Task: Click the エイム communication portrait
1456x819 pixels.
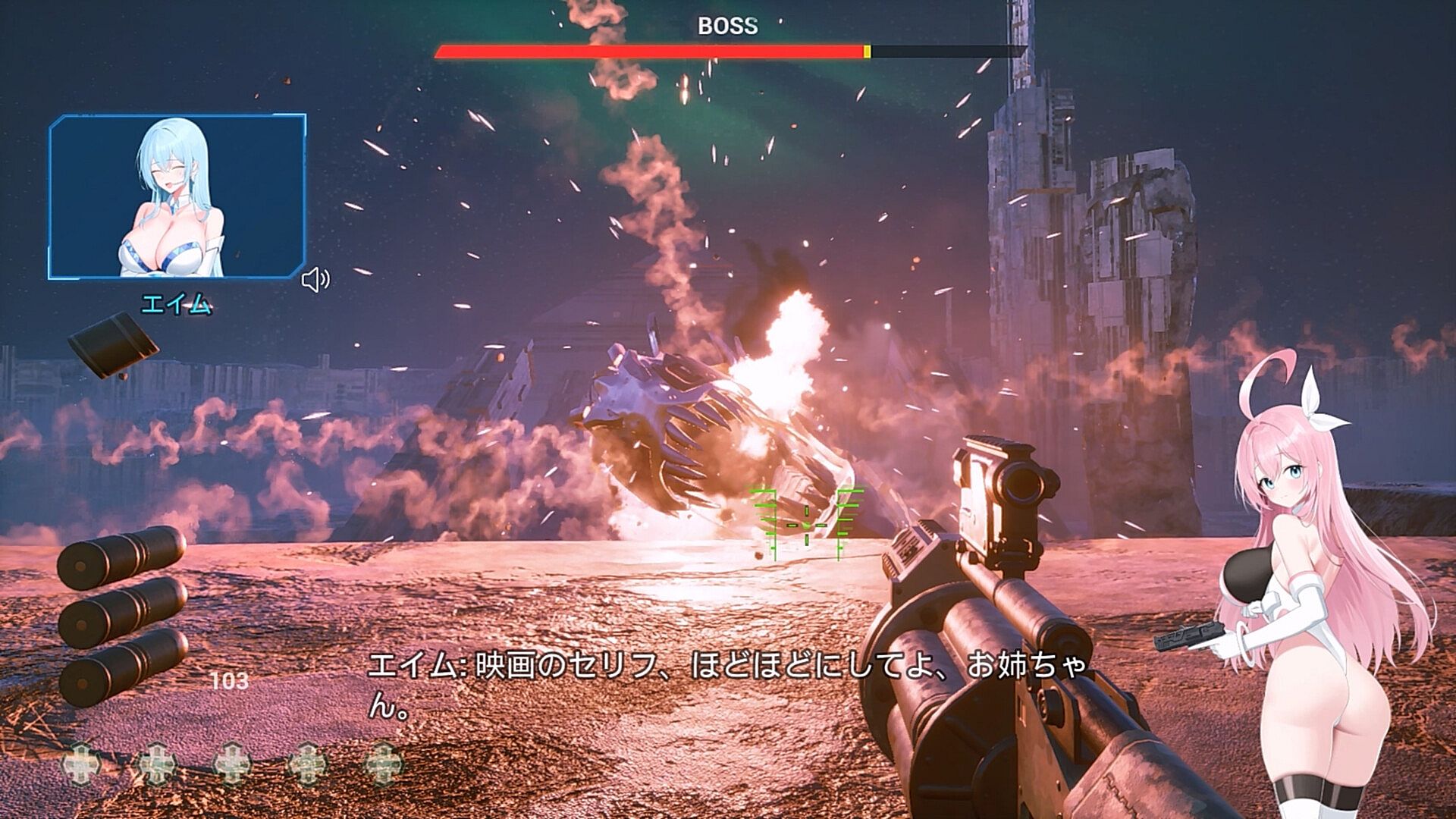Action: click(177, 197)
